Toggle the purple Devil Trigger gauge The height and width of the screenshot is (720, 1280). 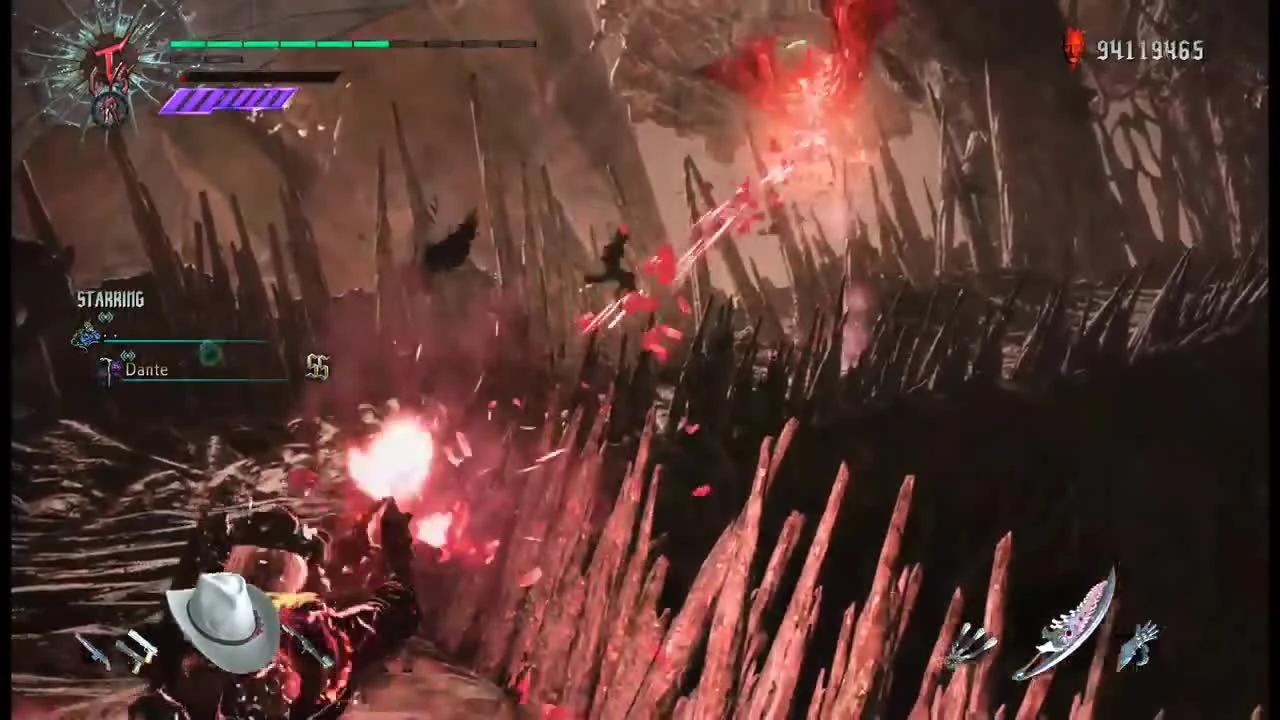click(230, 99)
